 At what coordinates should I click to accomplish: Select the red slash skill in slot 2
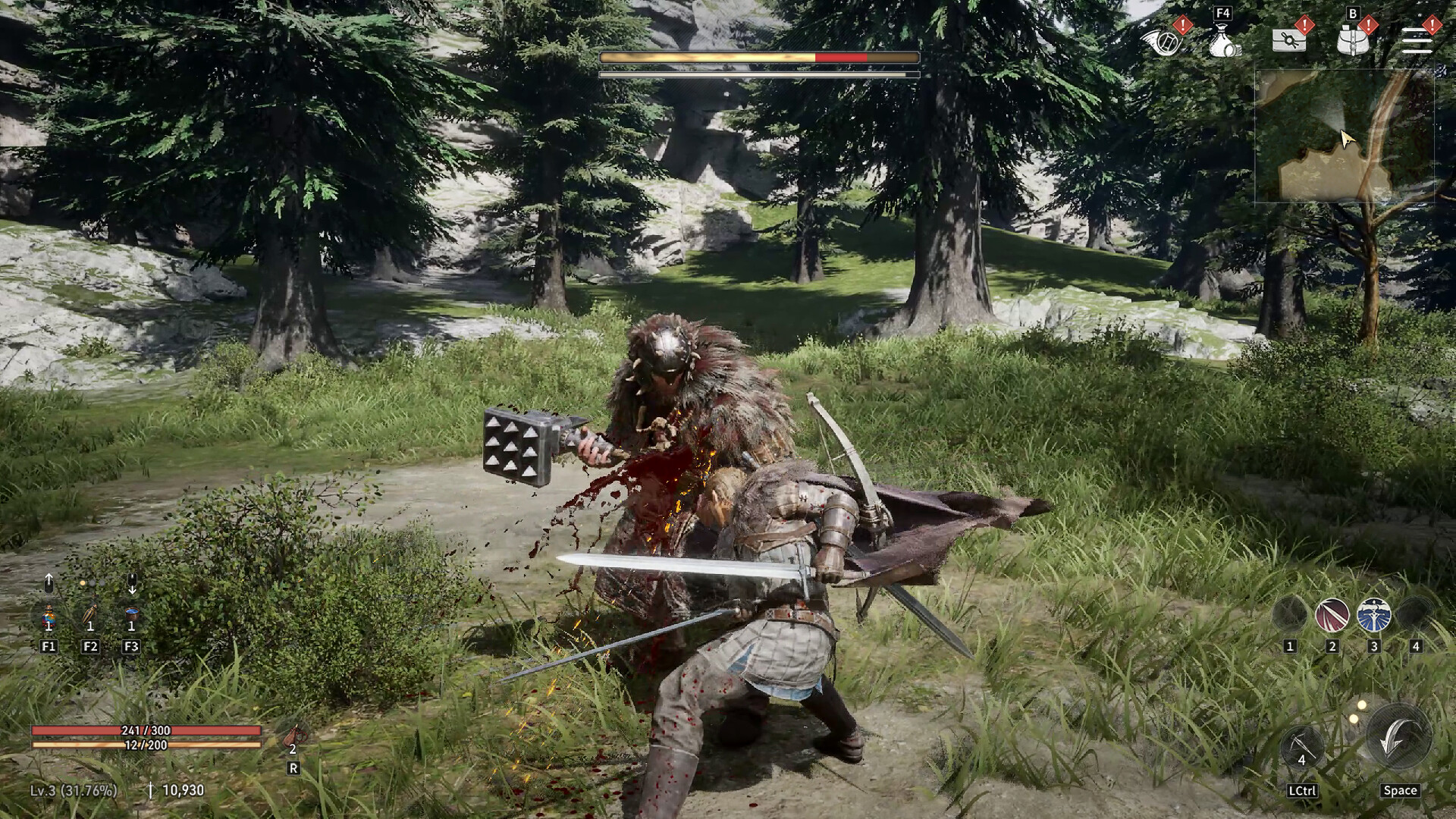point(1332,614)
